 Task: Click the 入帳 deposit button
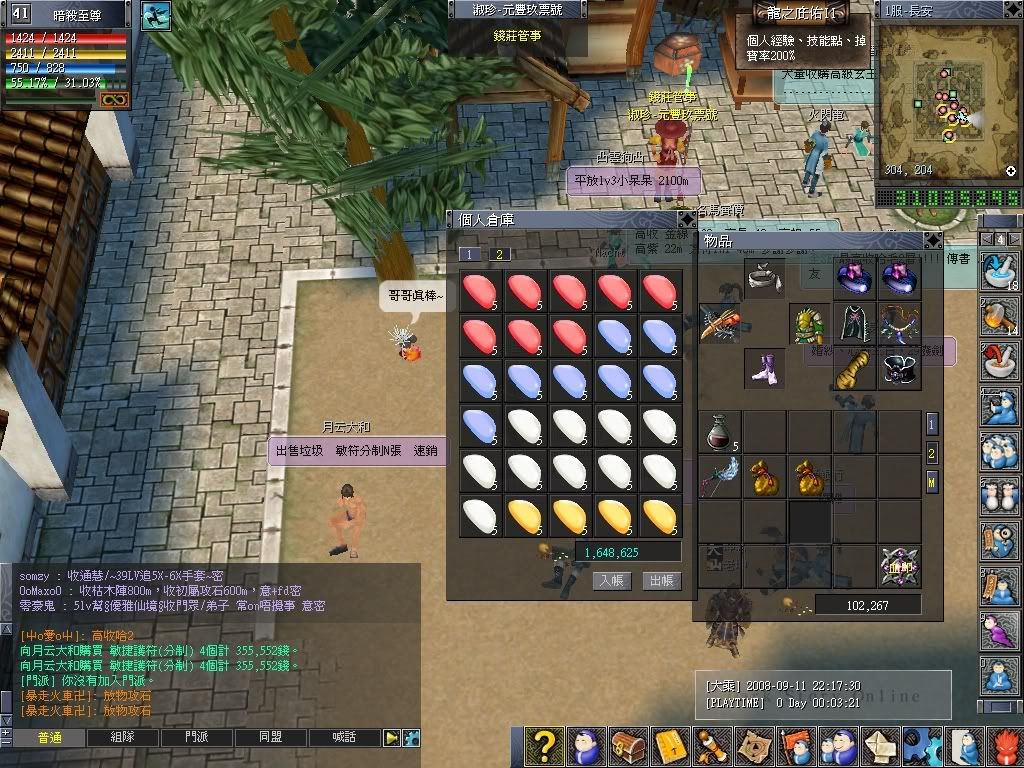pos(611,580)
